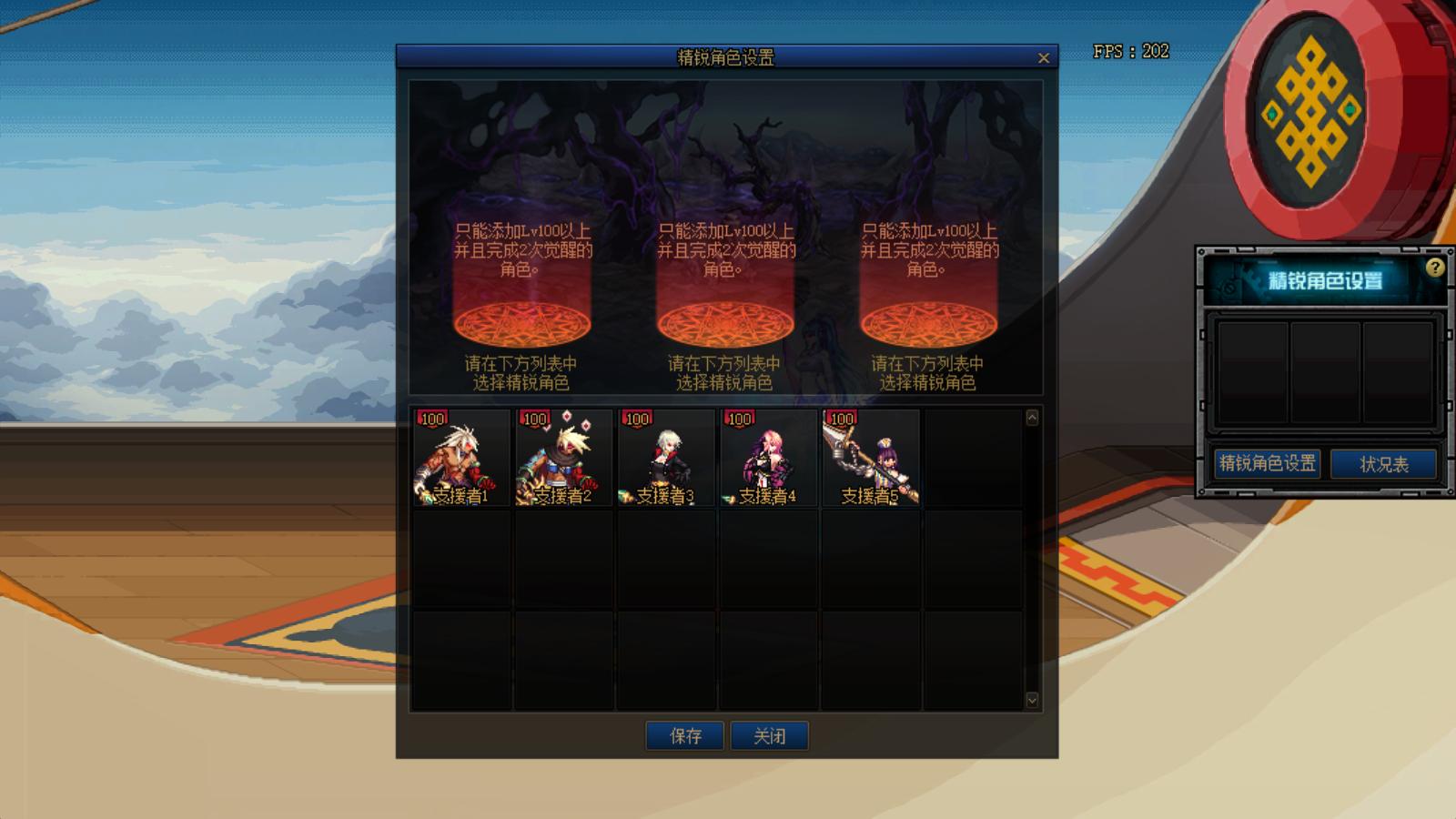The width and height of the screenshot is (1456, 819).
Task: Choose character 支援者5 with spear
Action: coord(870,458)
